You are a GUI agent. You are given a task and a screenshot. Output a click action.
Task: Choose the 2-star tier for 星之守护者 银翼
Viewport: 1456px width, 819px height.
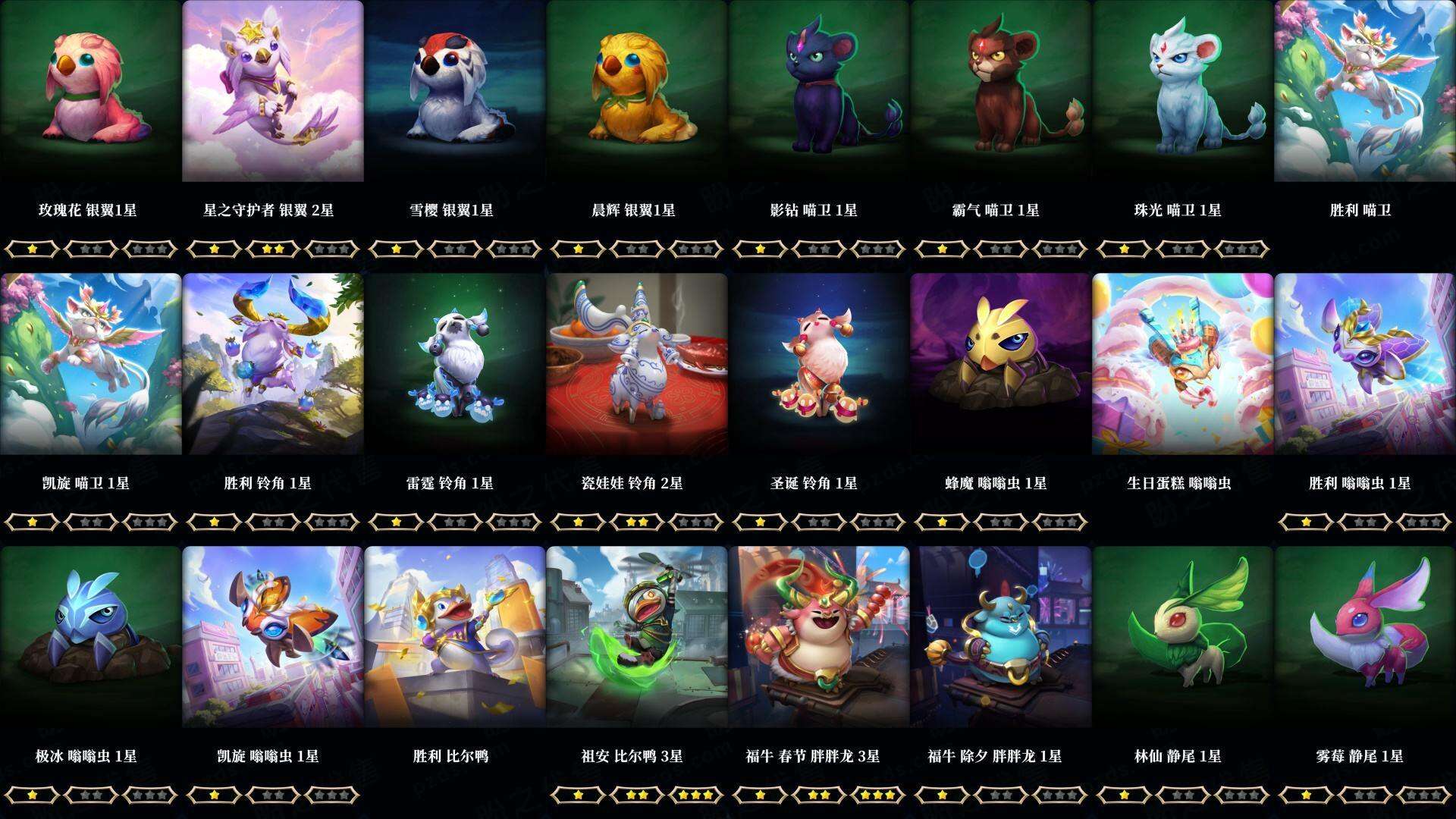(x=273, y=246)
